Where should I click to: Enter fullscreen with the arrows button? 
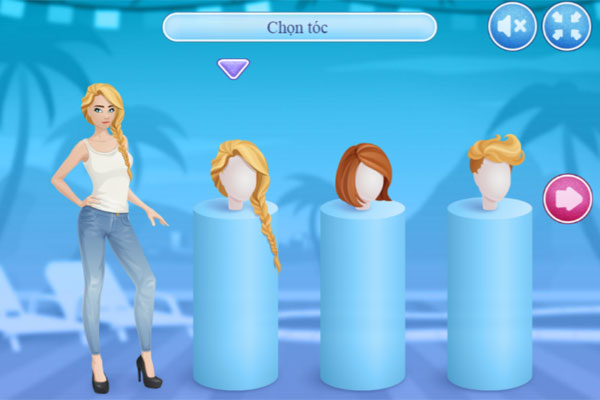pyautogui.click(x=566, y=27)
